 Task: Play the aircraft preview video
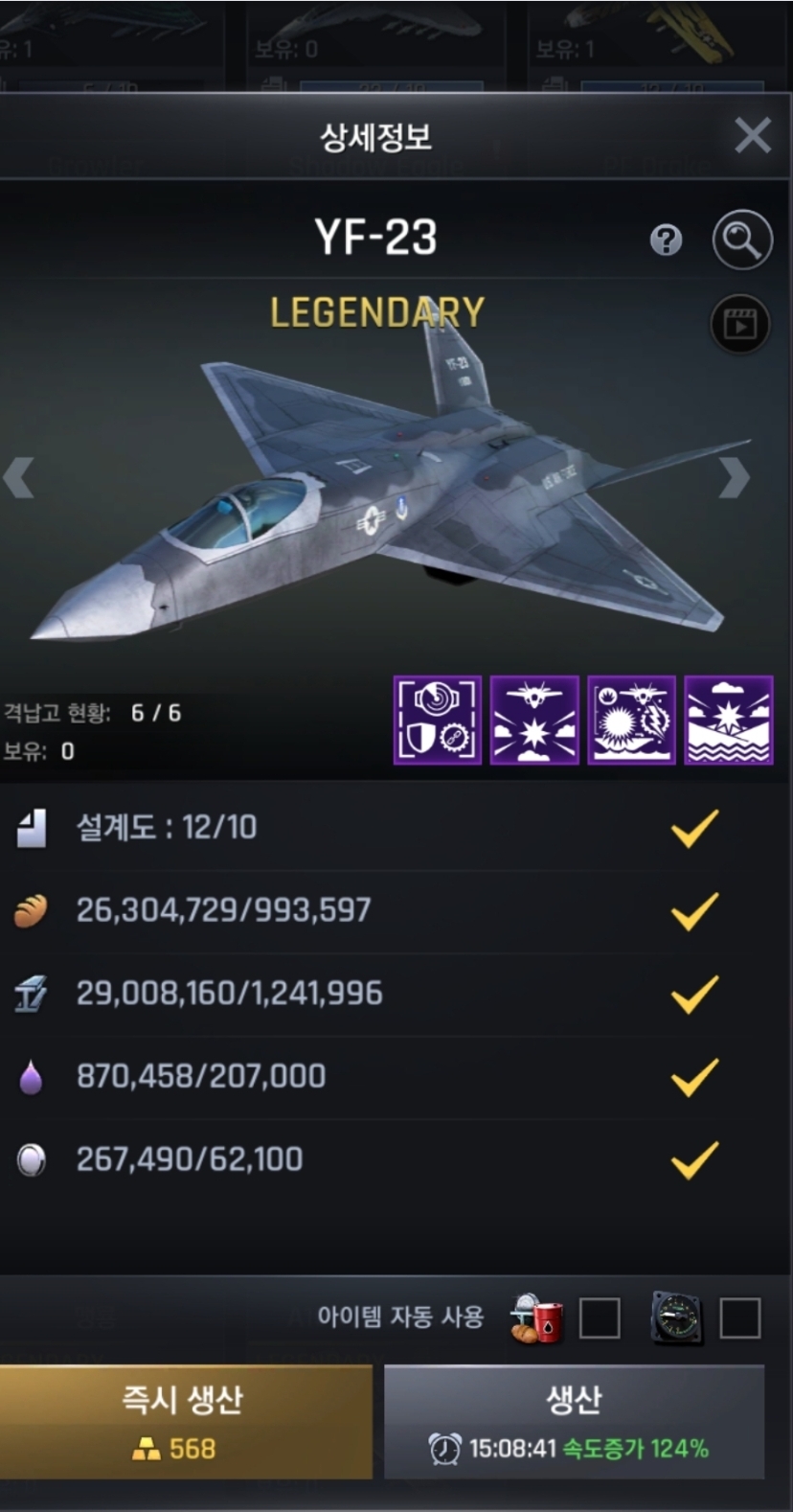(739, 324)
